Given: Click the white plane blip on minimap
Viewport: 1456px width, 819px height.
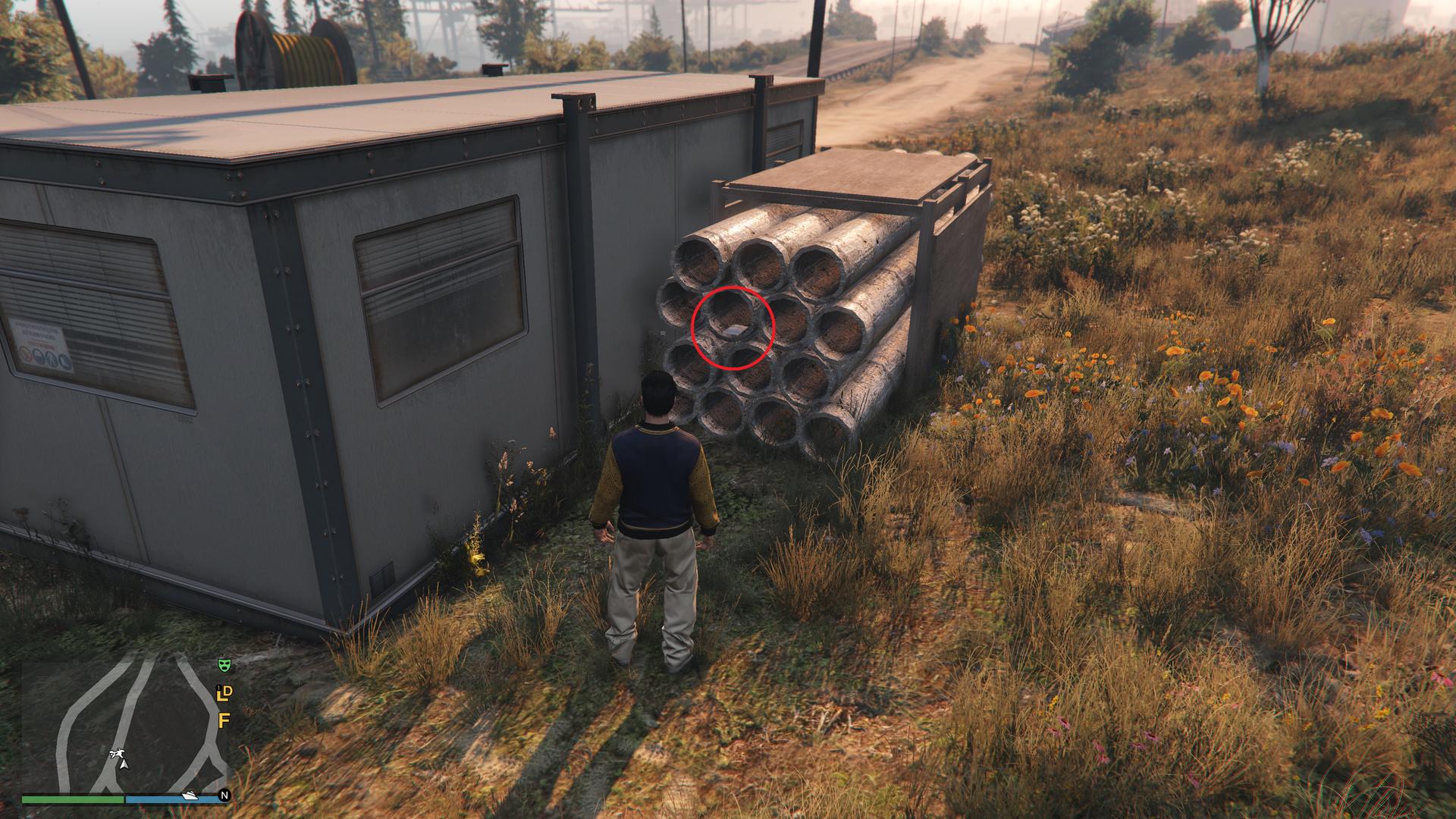Looking at the screenshot, I should click(x=117, y=753).
